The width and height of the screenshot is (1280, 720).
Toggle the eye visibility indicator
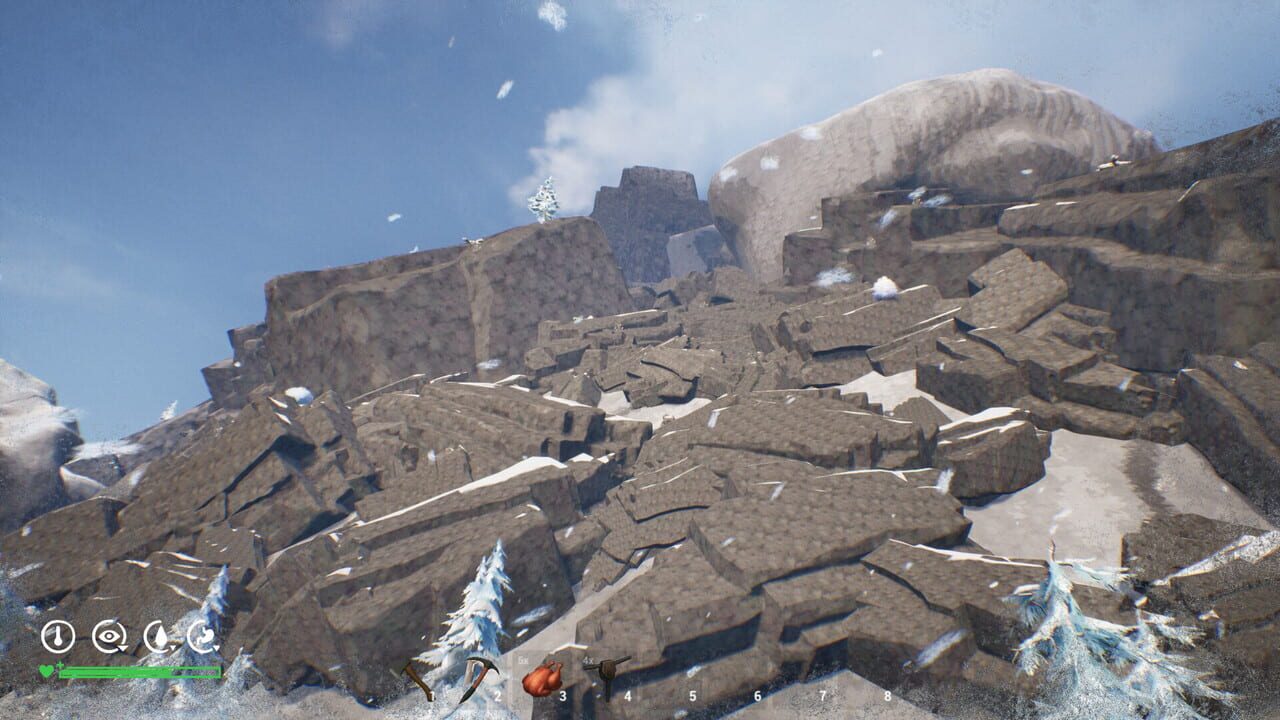pos(111,635)
